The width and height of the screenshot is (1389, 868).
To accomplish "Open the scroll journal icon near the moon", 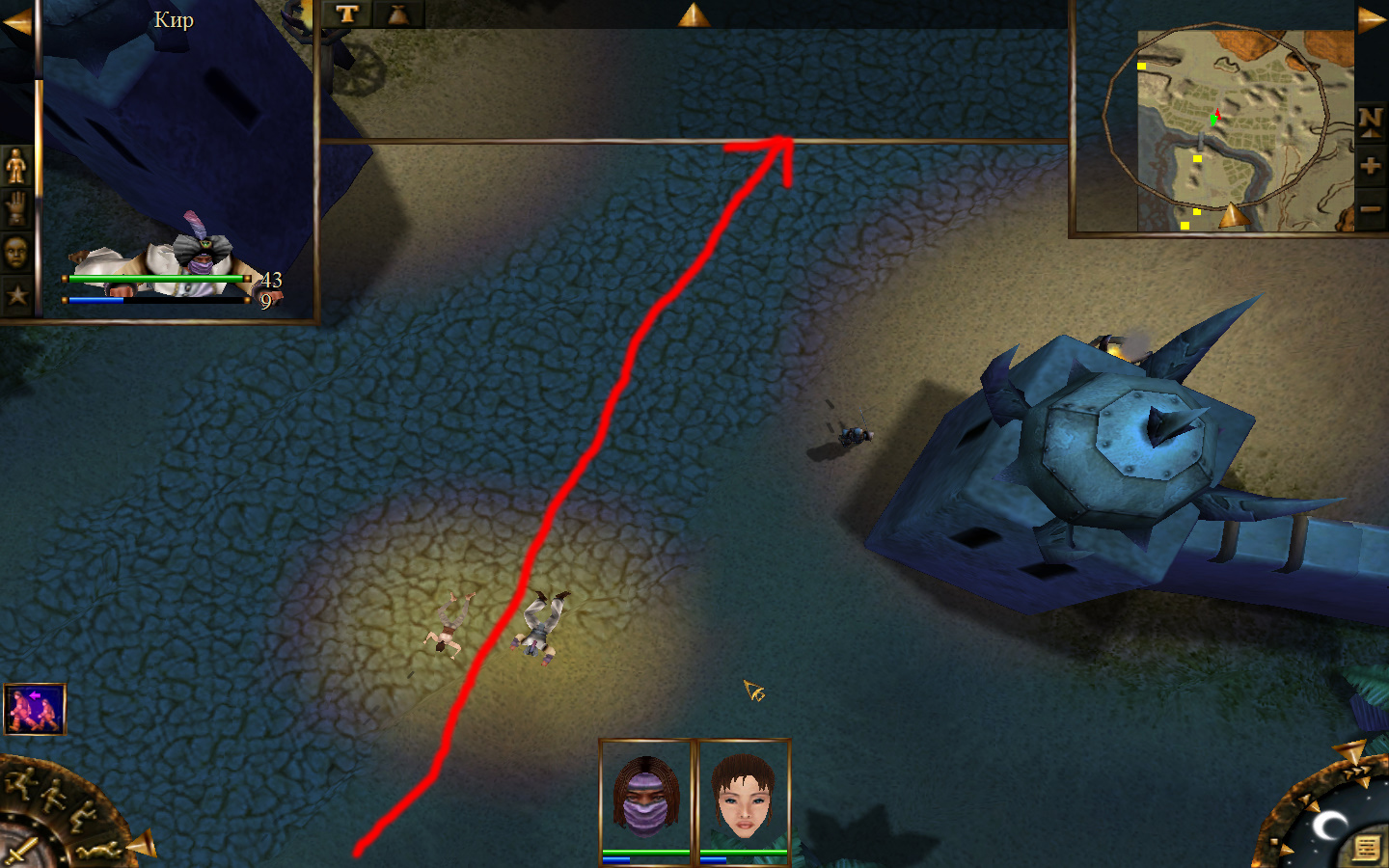I will click(1366, 848).
